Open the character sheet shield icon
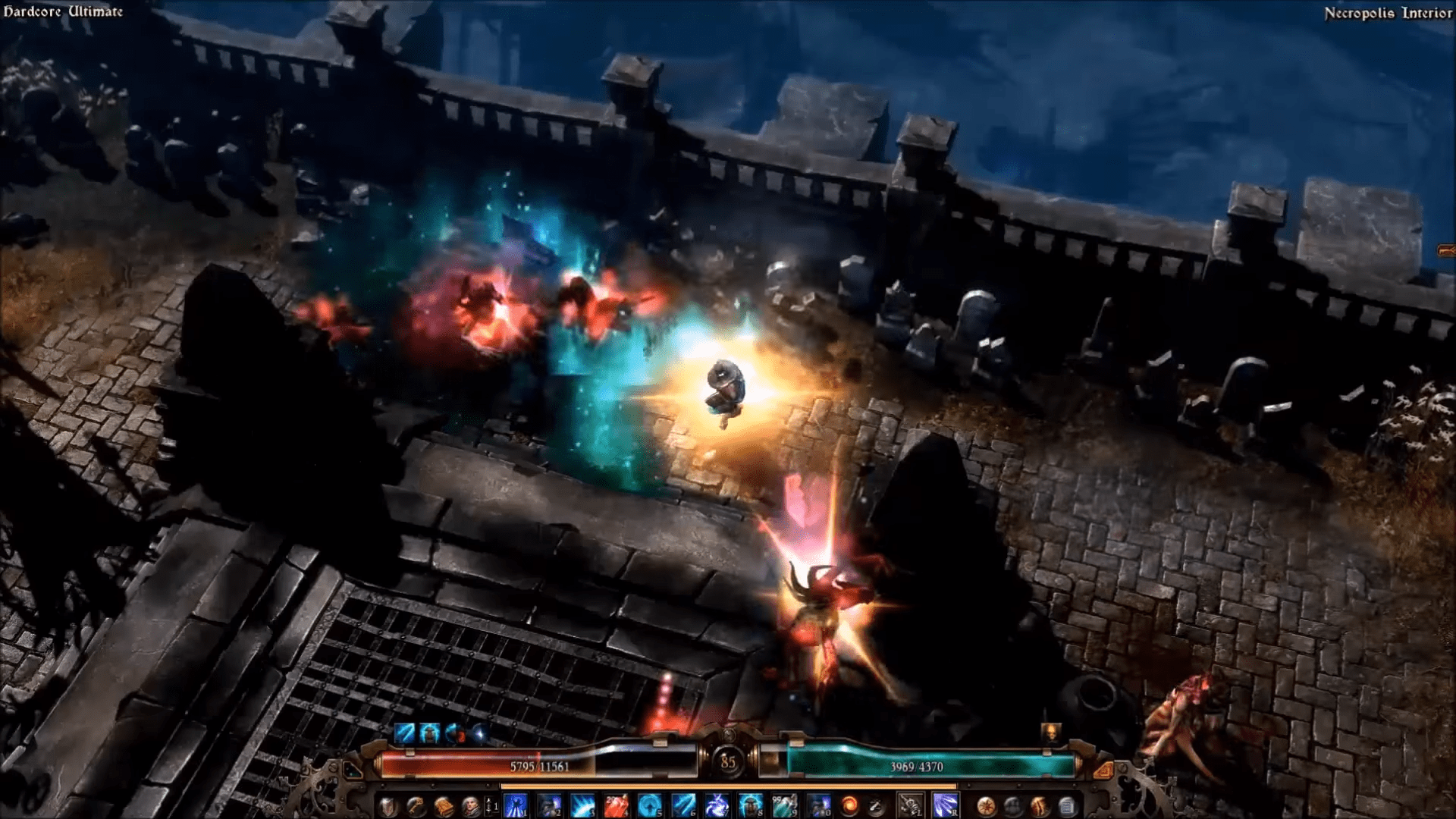Screen dimensions: 1456x819 tap(388, 805)
